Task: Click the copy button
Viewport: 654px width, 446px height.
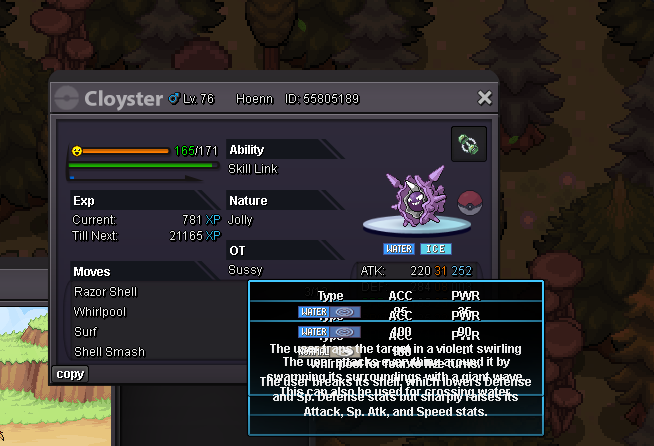Action: point(71,374)
